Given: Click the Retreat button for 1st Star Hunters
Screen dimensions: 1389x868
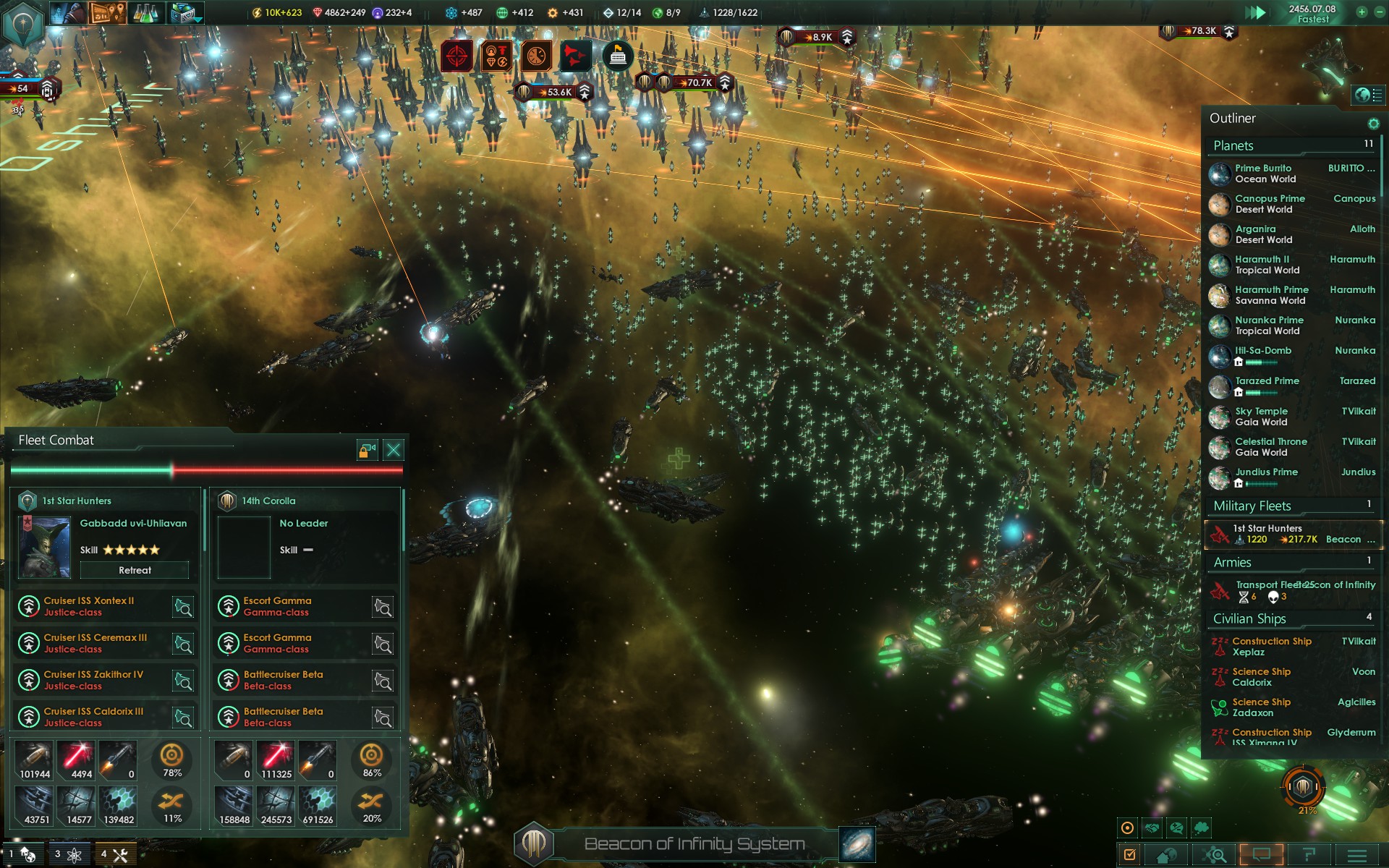Looking at the screenshot, I should coord(135,571).
